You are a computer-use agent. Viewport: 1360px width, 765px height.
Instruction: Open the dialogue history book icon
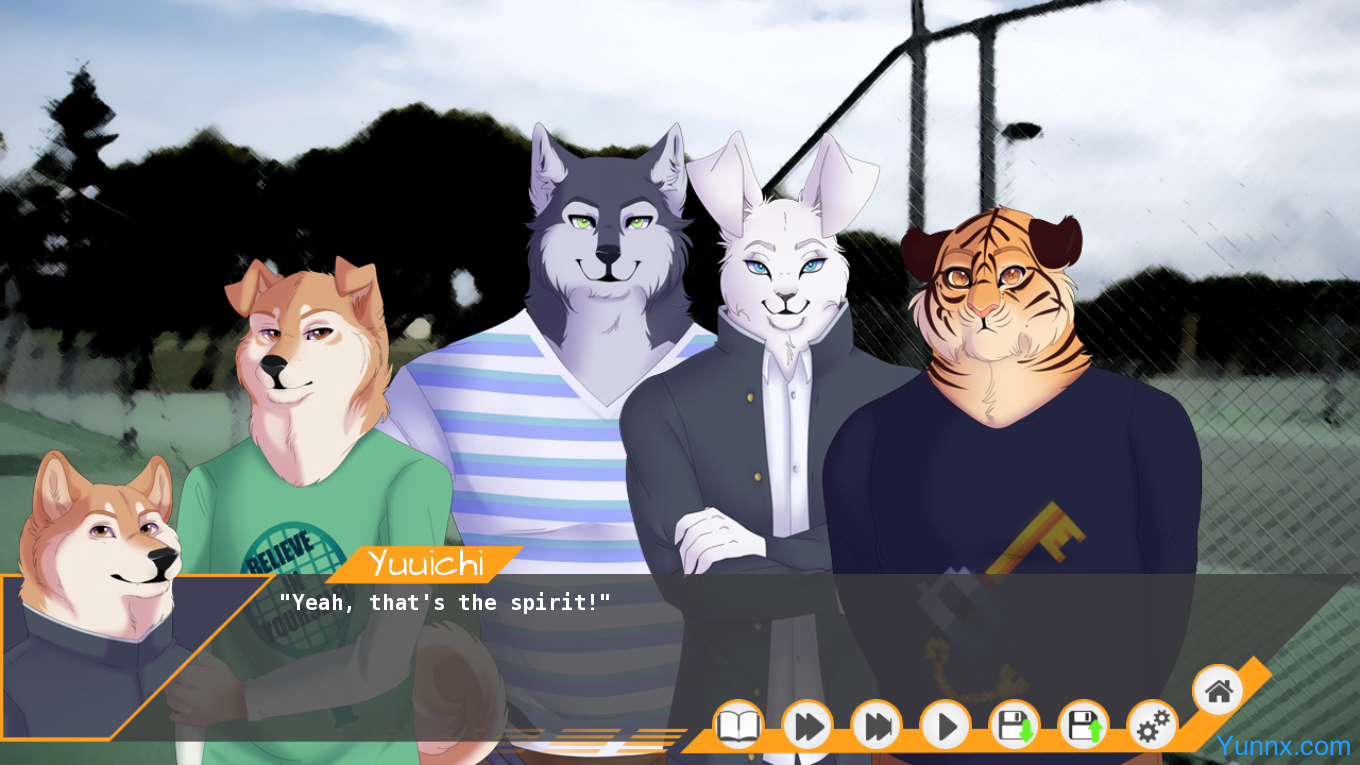738,725
